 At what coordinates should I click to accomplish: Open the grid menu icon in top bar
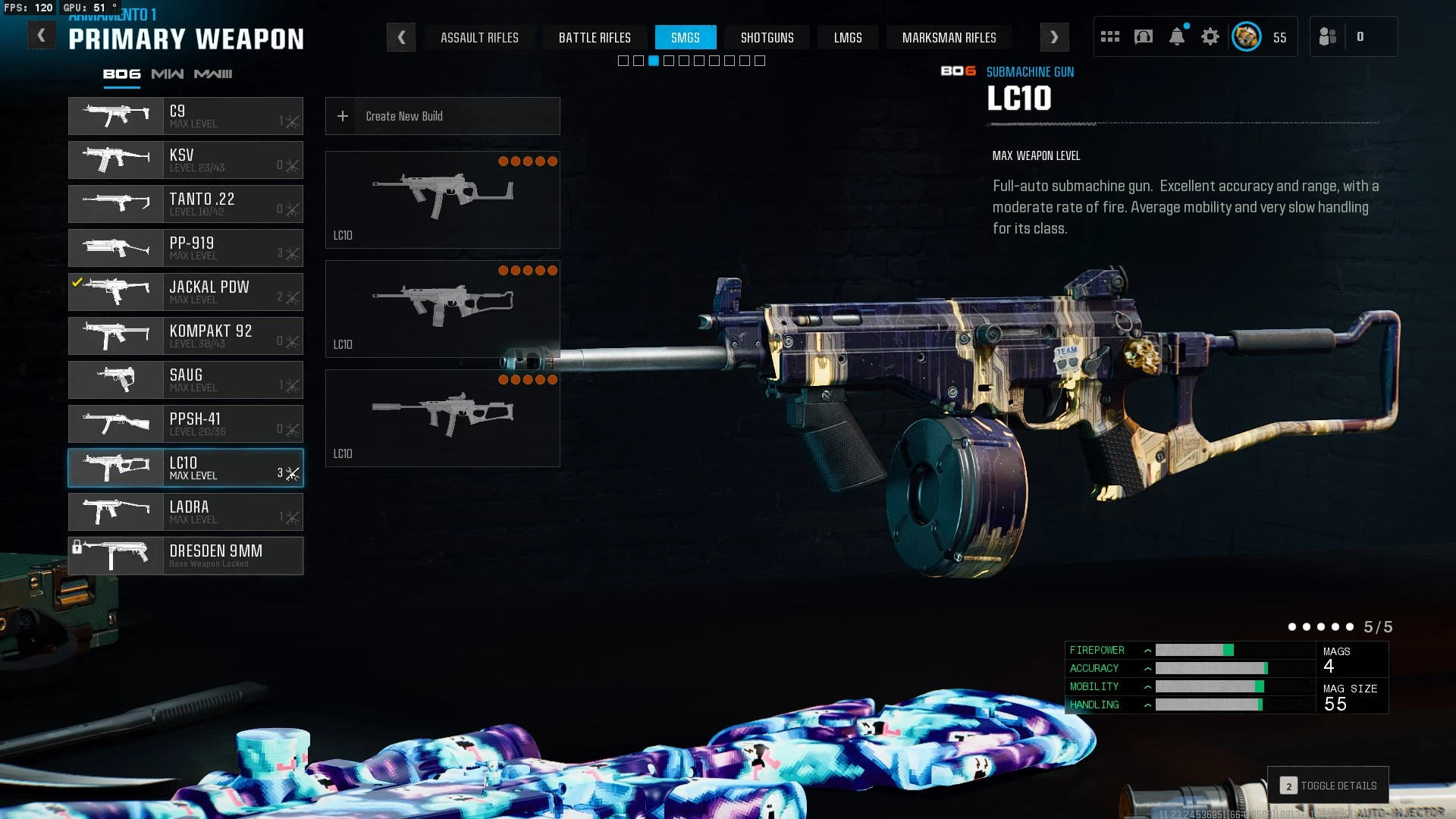coord(1110,36)
